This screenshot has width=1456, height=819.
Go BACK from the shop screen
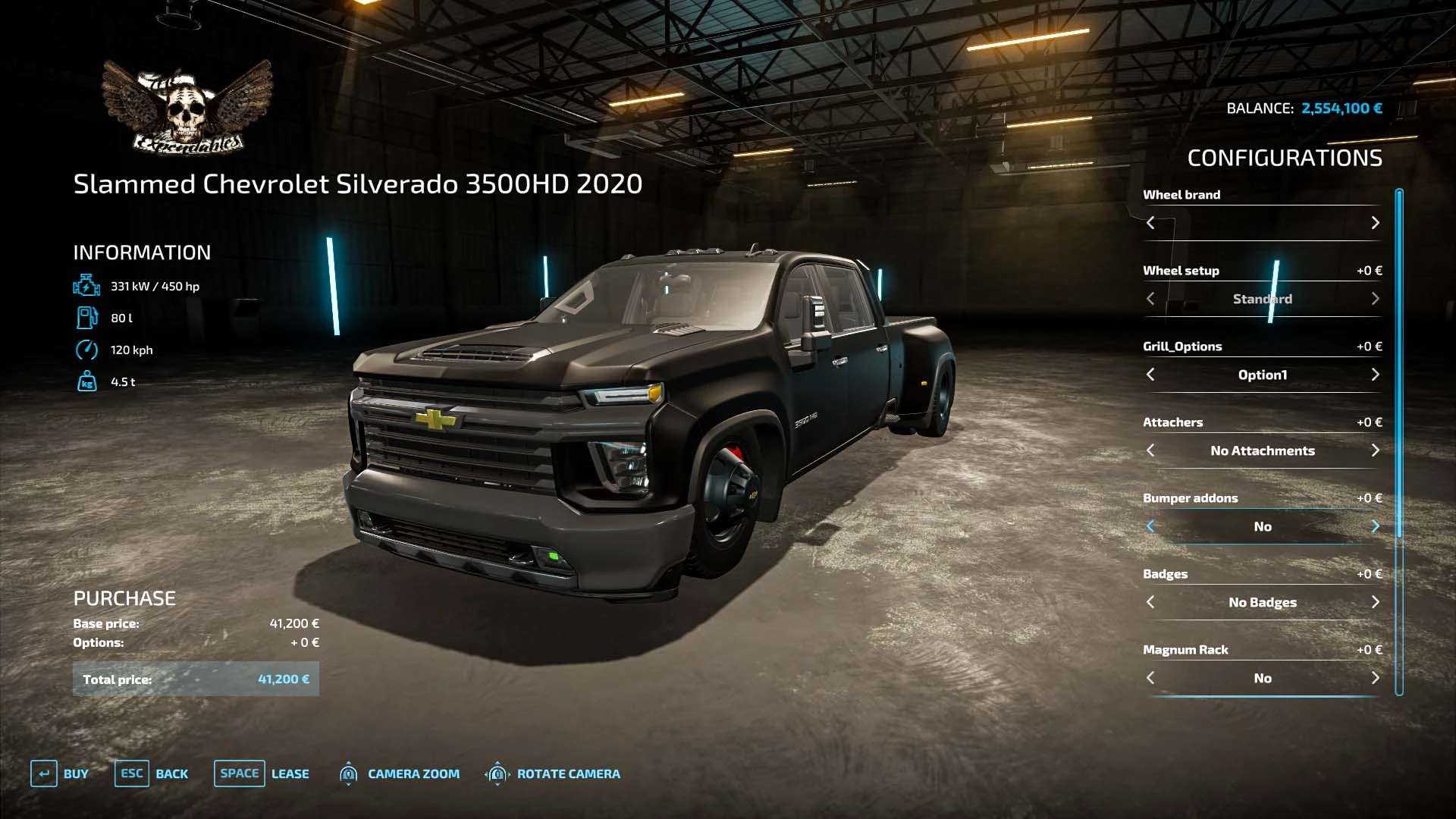pos(152,773)
